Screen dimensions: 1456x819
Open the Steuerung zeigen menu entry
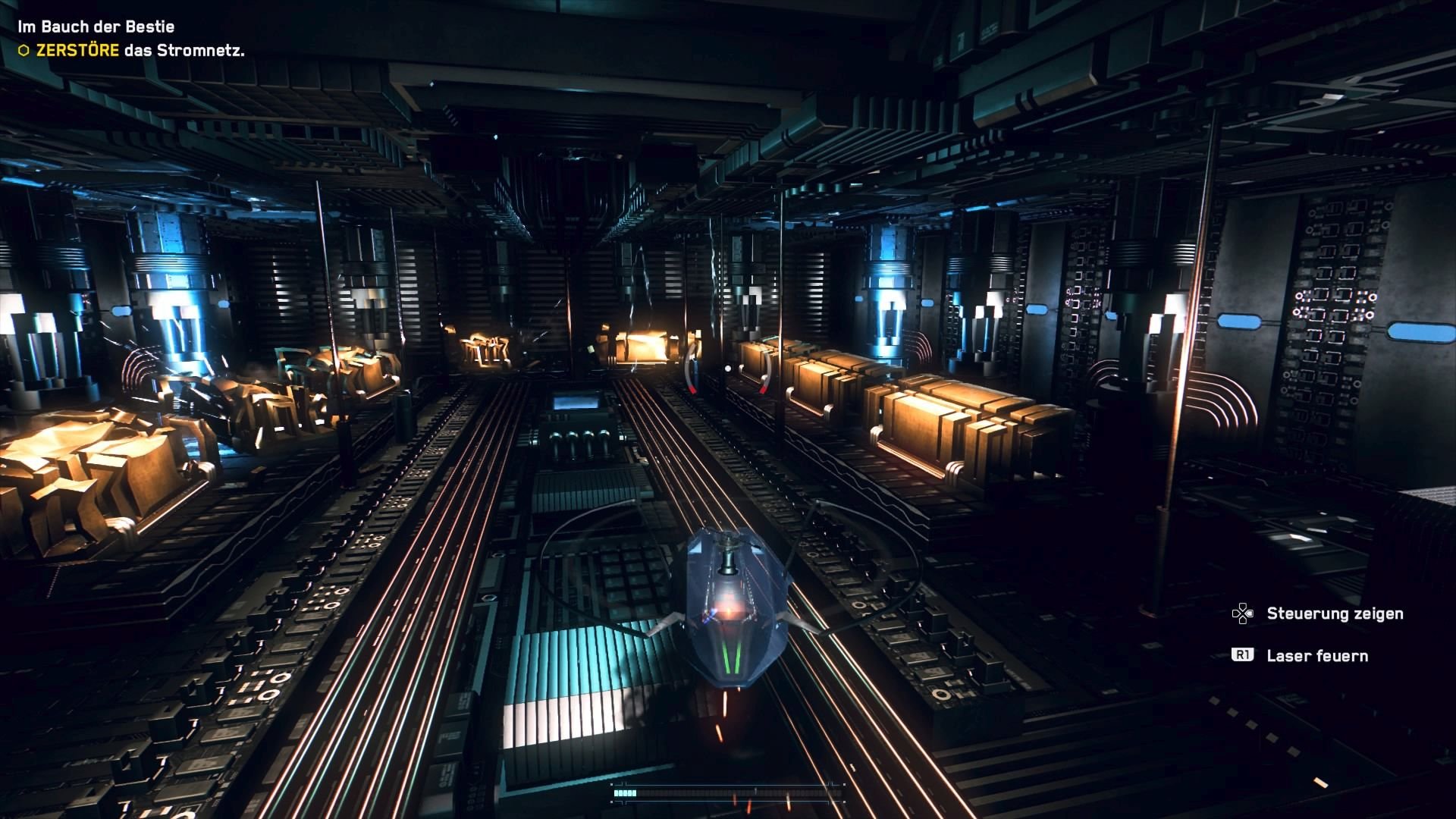tap(1335, 614)
